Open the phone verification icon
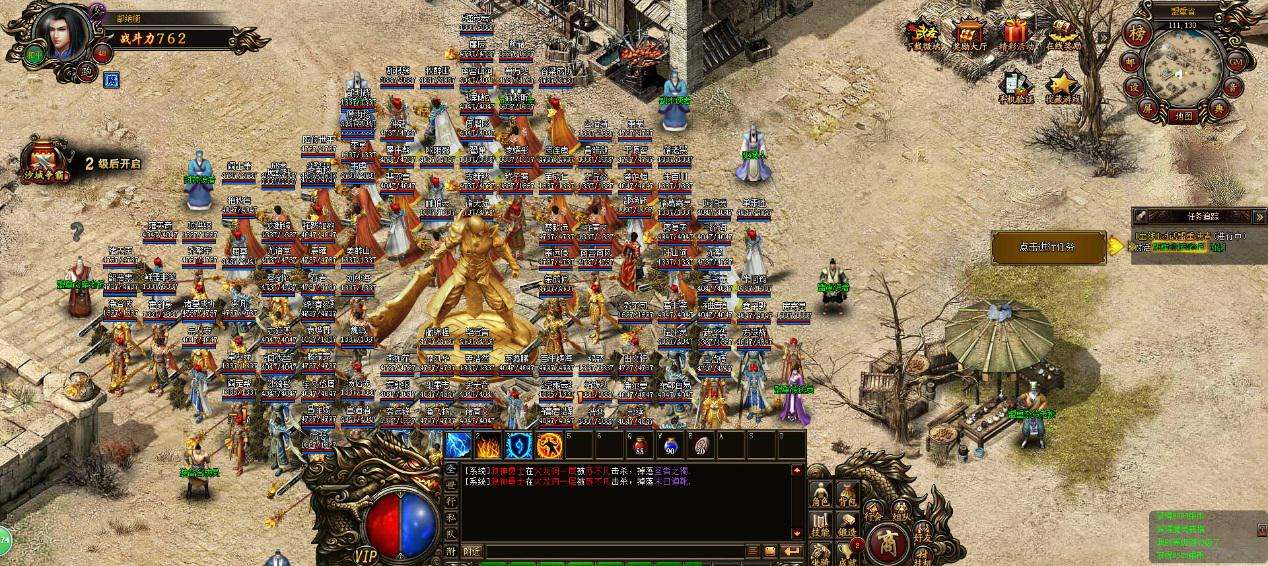 point(1013,85)
